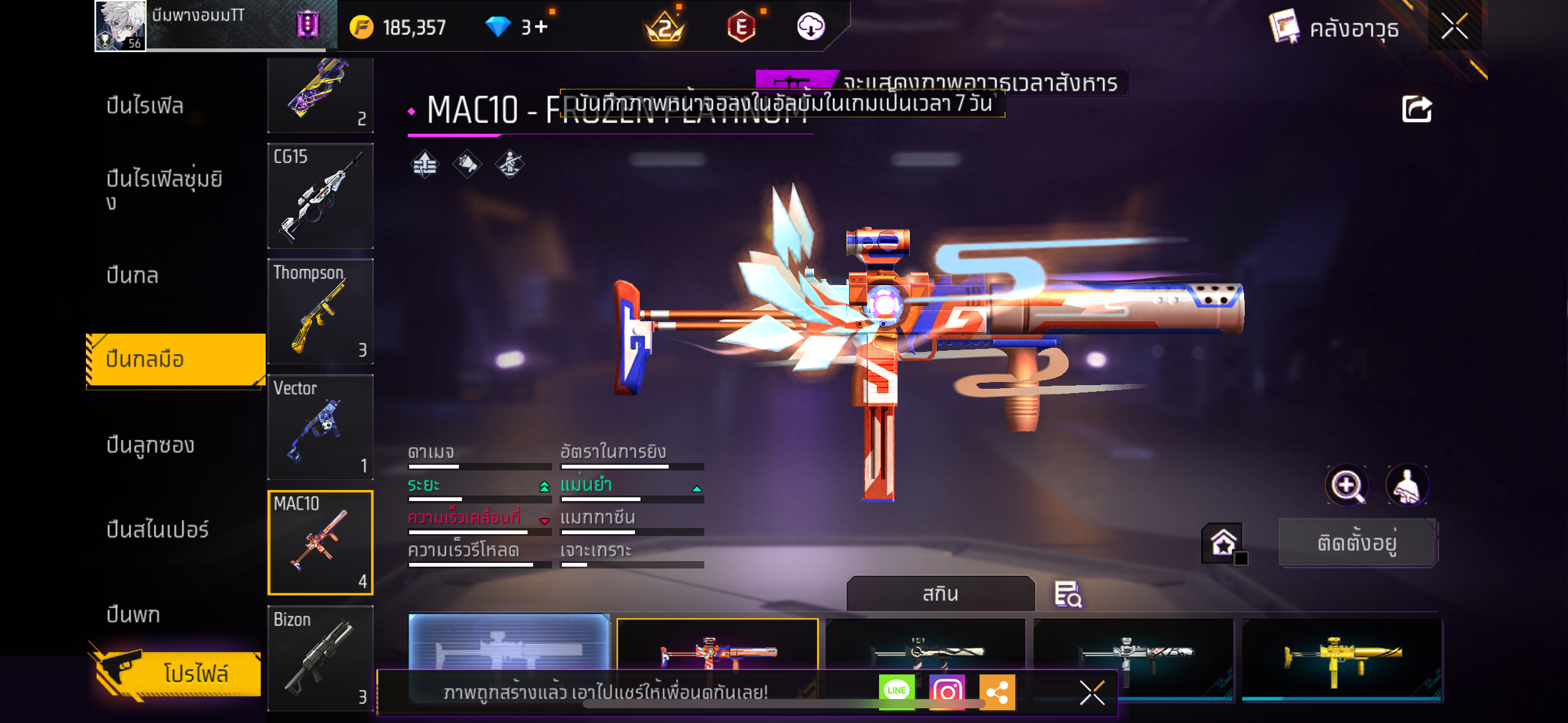Open the โปรไฟล์ button
Image resolution: width=1568 pixels, height=723 pixels.
[x=178, y=673]
